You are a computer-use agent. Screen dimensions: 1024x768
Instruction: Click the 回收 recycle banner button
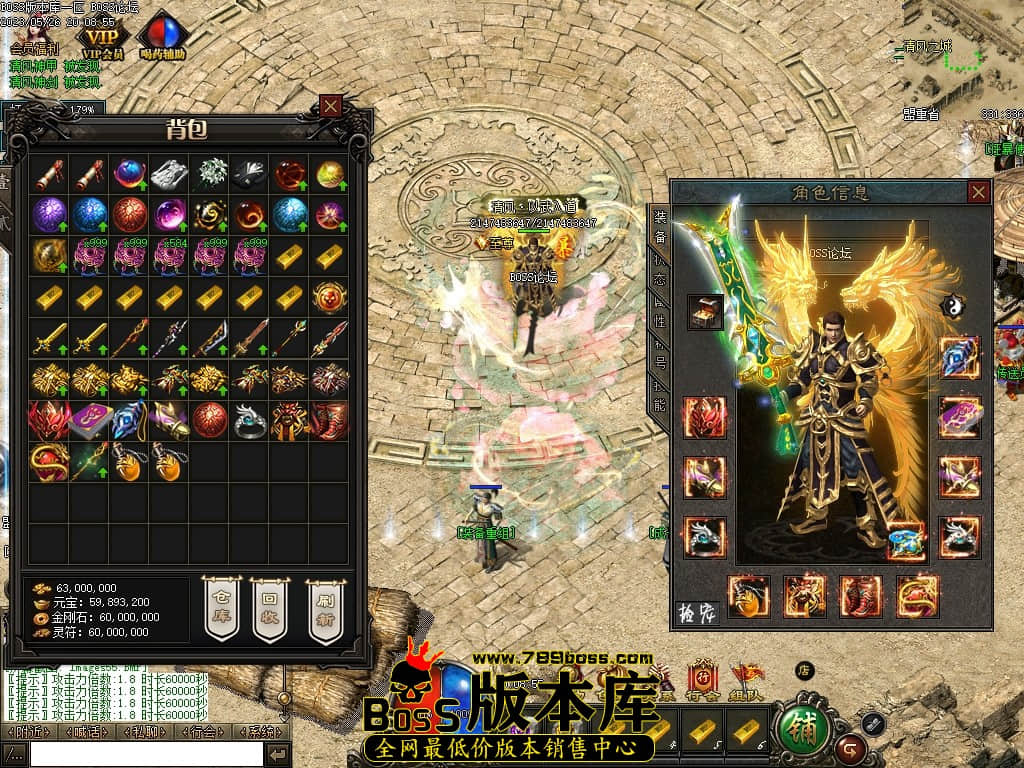(x=270, y=608)
